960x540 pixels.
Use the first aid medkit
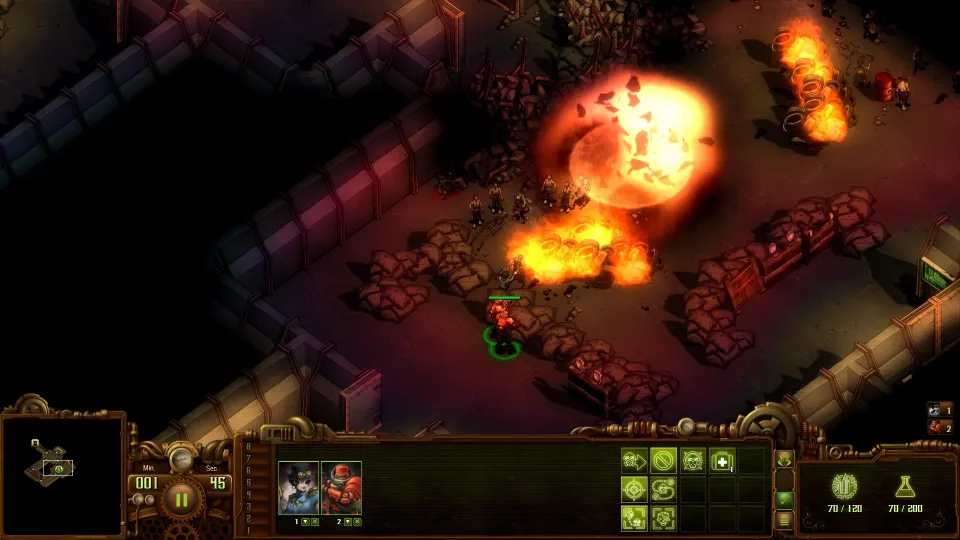click(x=721, y=461)
